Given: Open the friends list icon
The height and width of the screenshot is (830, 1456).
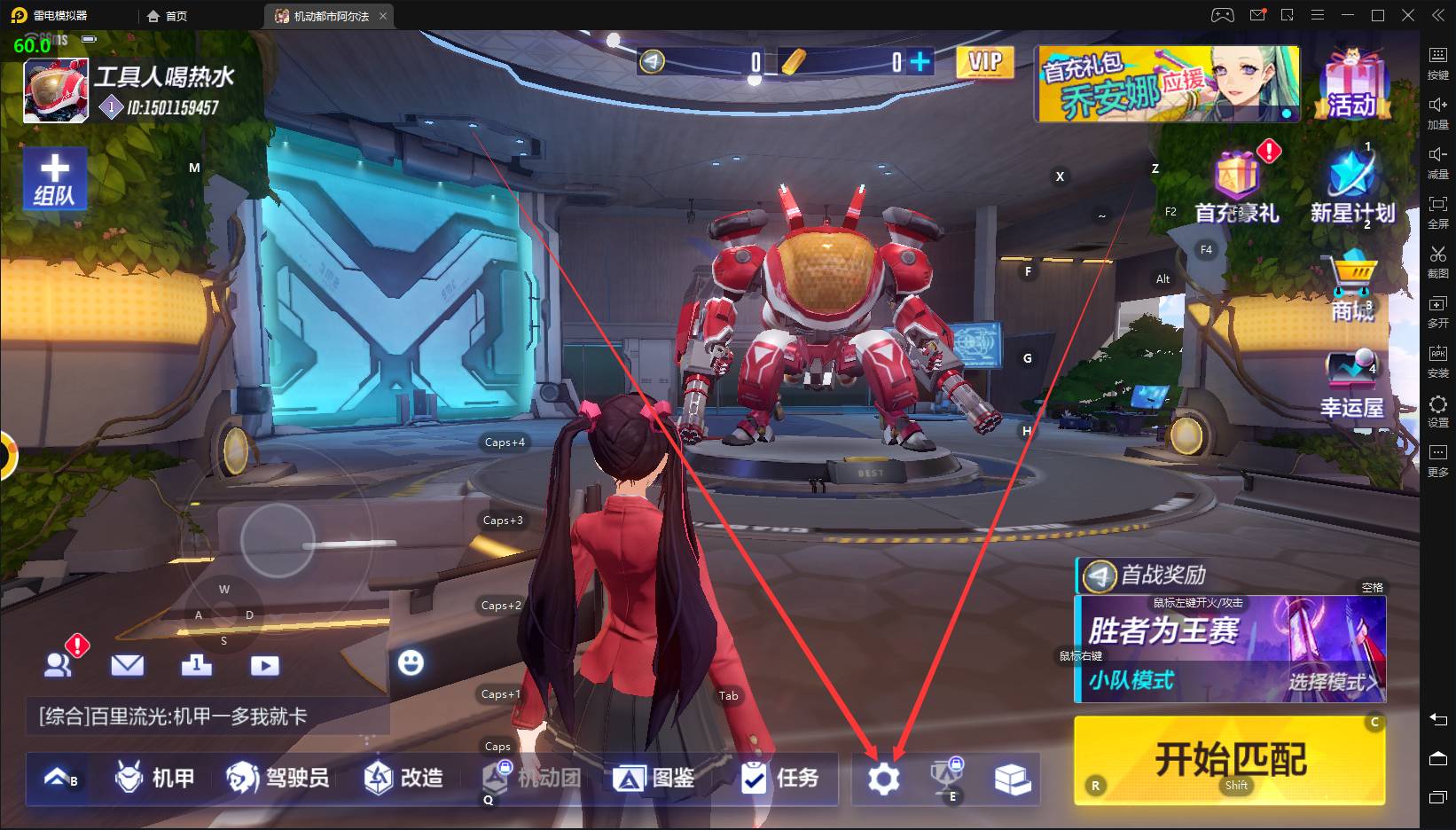Looking at the screenshot, I should click(59, 665).
